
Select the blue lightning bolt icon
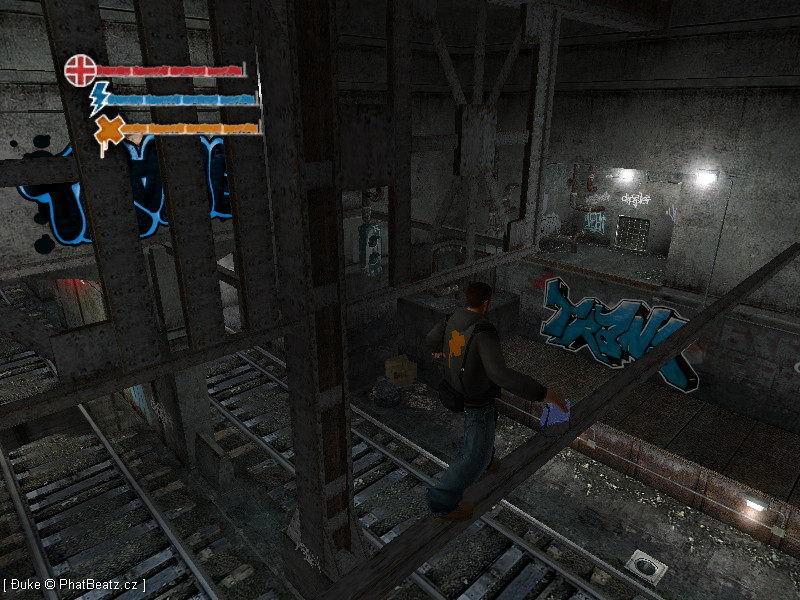(x=100, y=99)
